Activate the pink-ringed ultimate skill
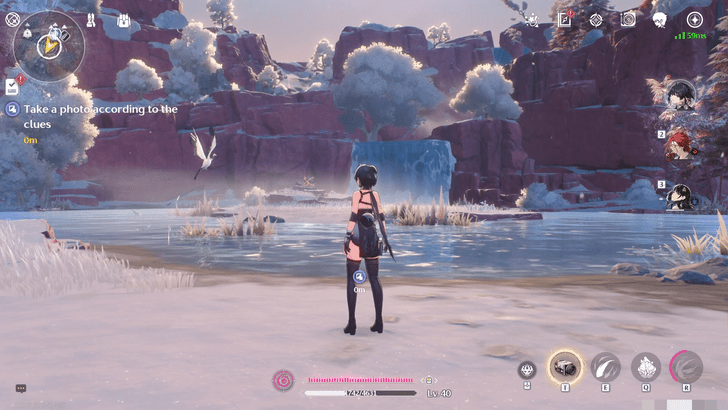This screenshot has height=410, width=728. click(686, 367)
